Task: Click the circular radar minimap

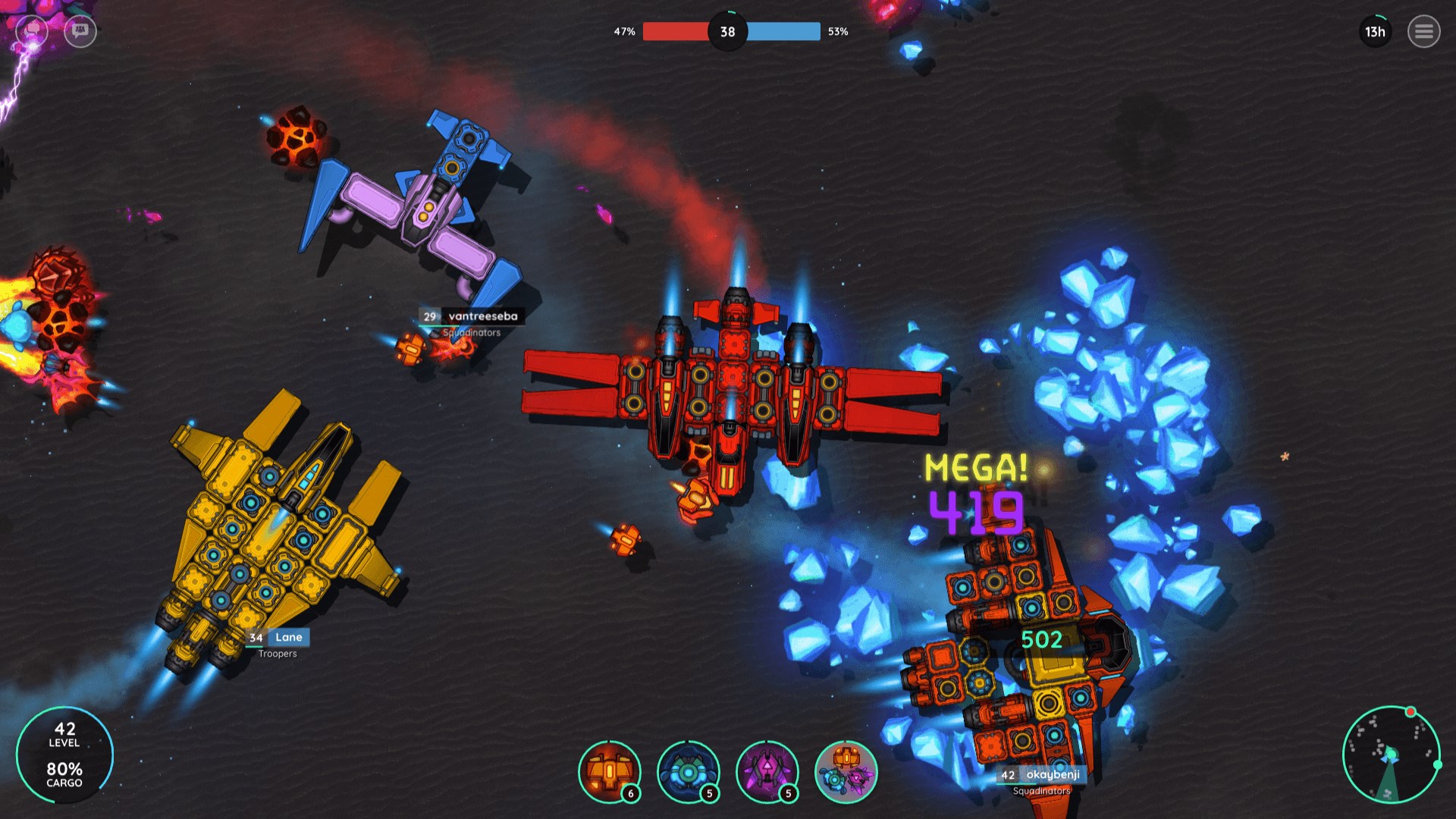Action: click(1390, 754)
